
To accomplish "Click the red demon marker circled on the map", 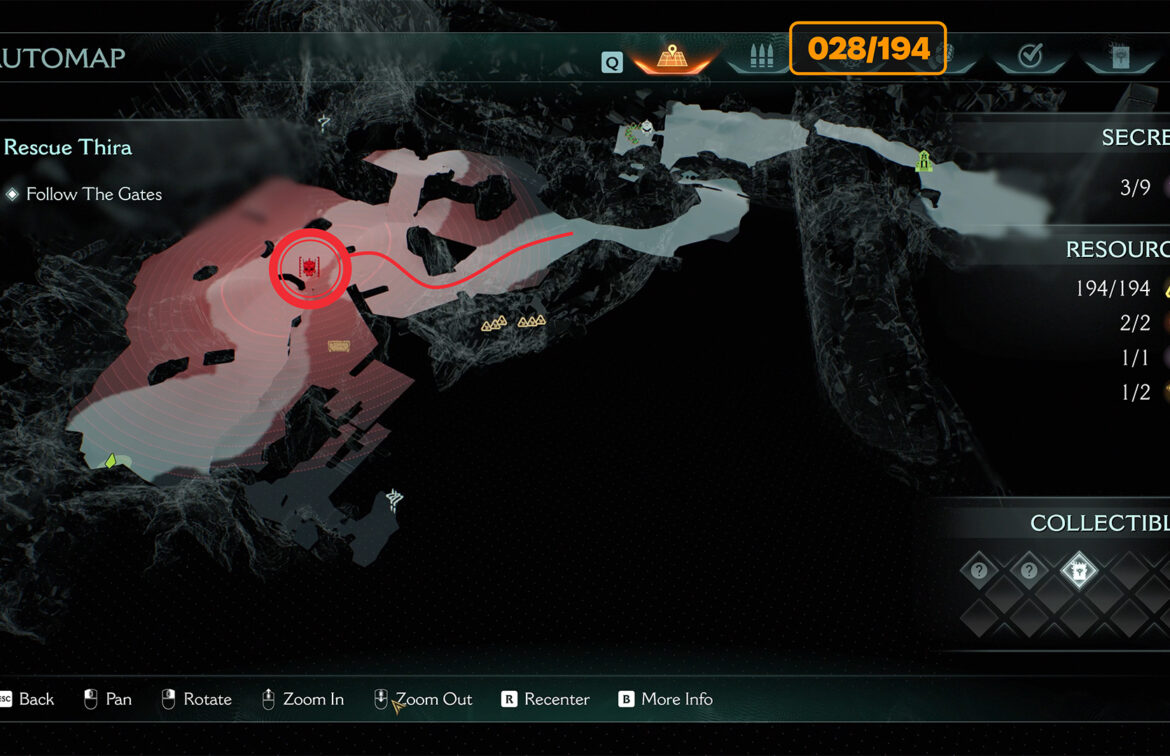I will (310, 268).
